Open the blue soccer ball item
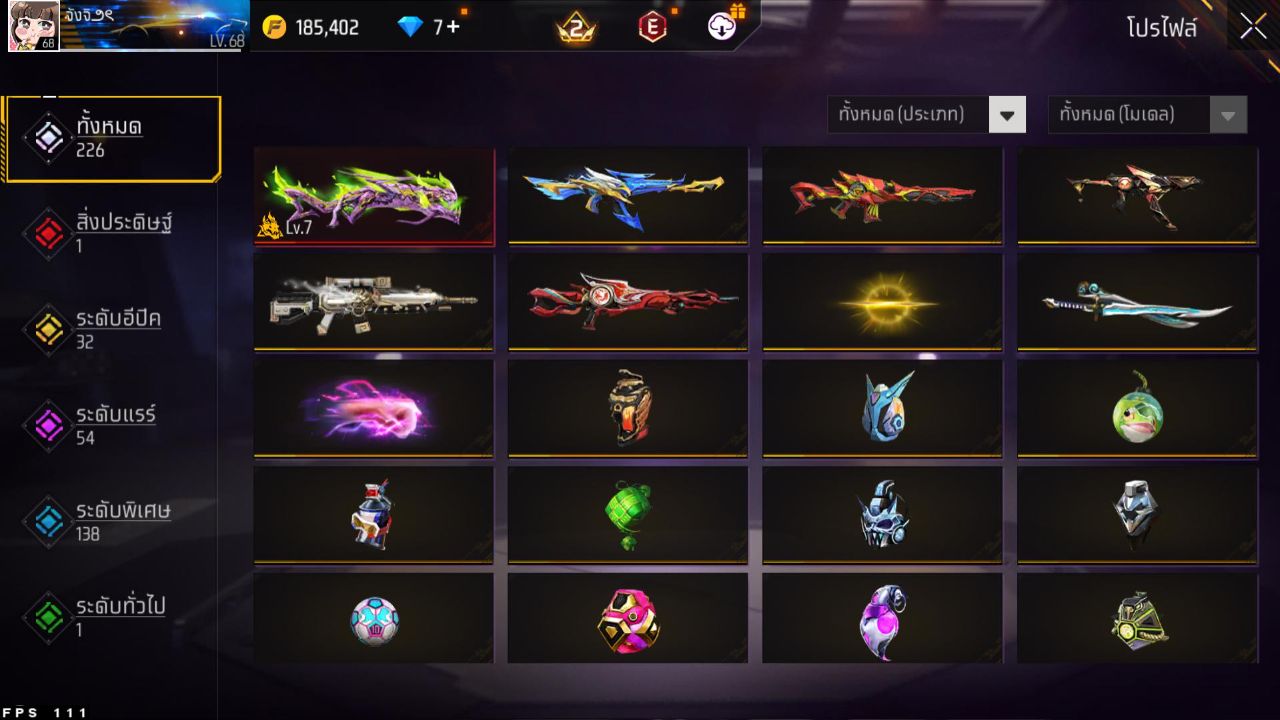1280x720 pixels. (374, 619)
